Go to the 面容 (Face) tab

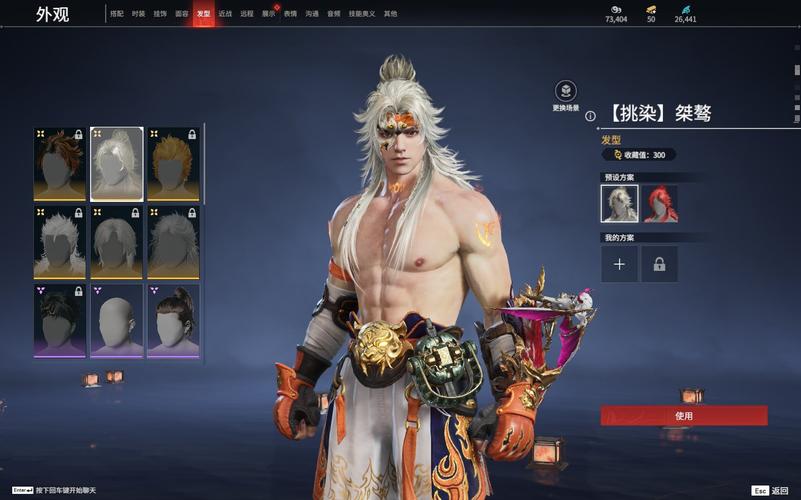point(181,14)
